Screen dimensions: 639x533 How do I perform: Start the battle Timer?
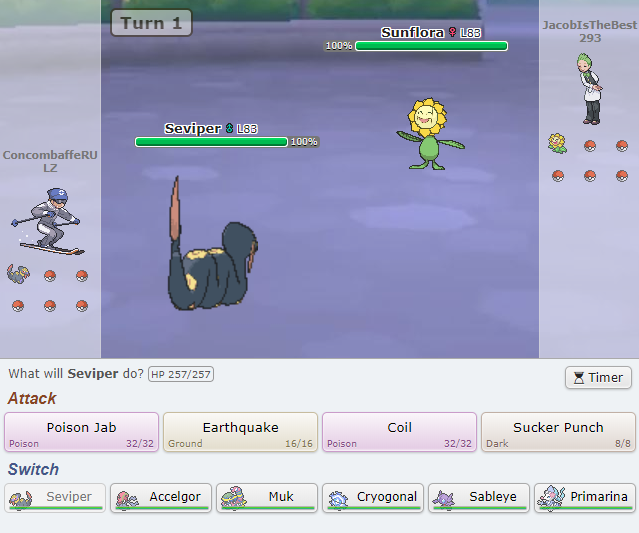(x=598, y=377)
